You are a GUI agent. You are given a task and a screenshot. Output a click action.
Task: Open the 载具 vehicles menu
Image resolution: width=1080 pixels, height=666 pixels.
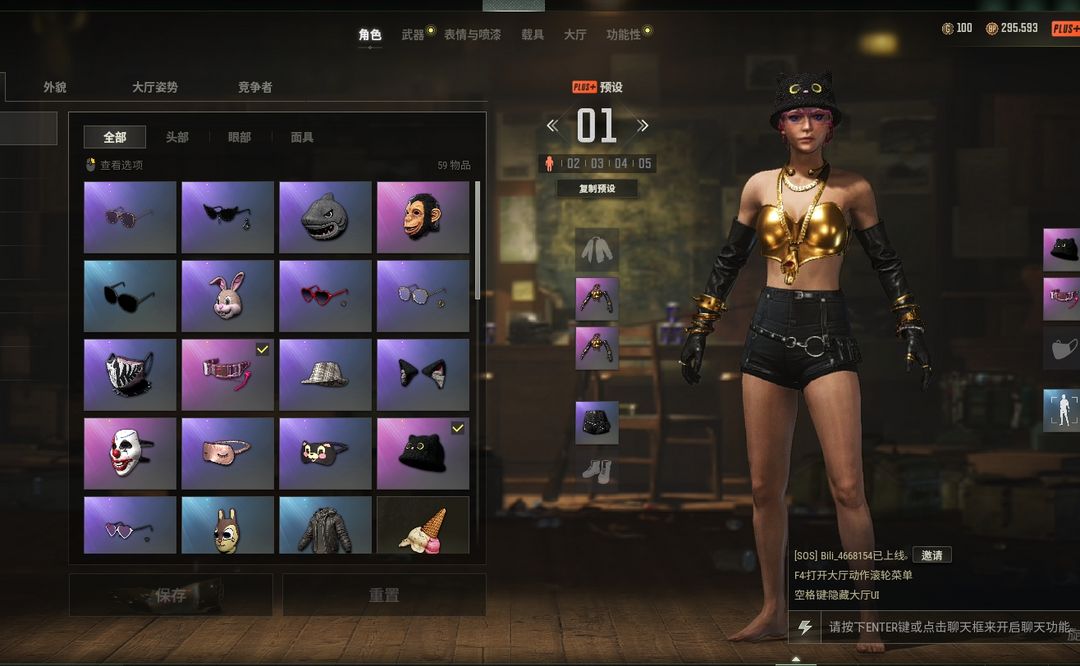(532, 35)
